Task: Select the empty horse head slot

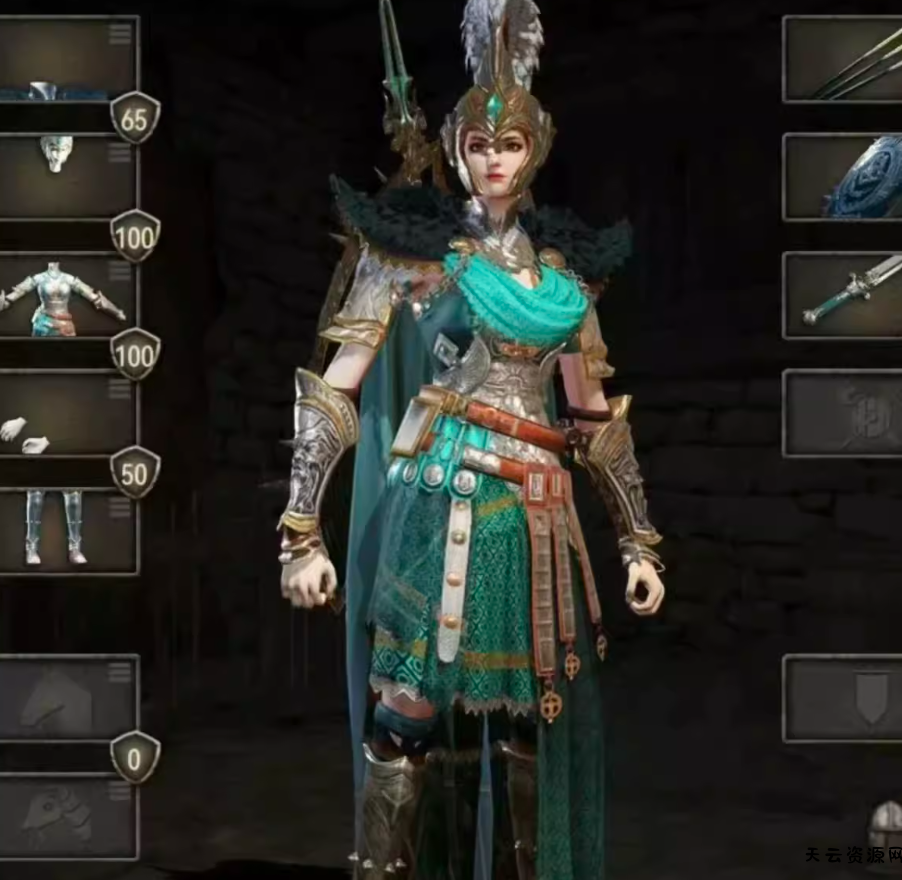Action: point(65,817)
